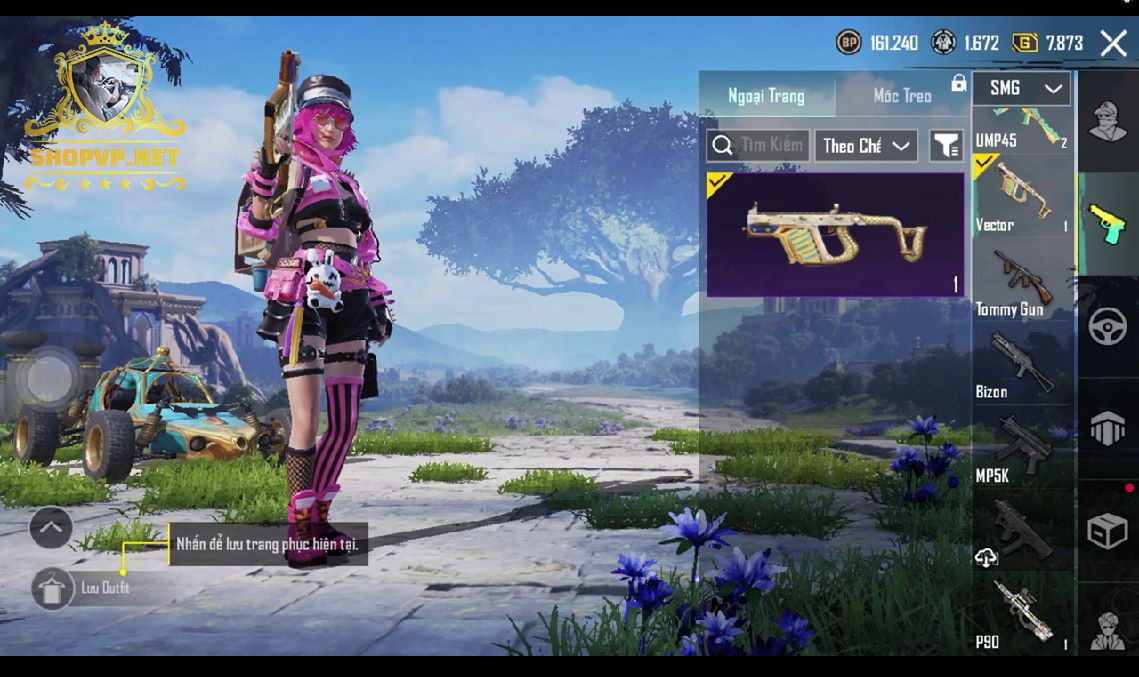Open the crate box category
Image resolution: width=1139 pixels, height=677 pixels.
[1108, 532]
